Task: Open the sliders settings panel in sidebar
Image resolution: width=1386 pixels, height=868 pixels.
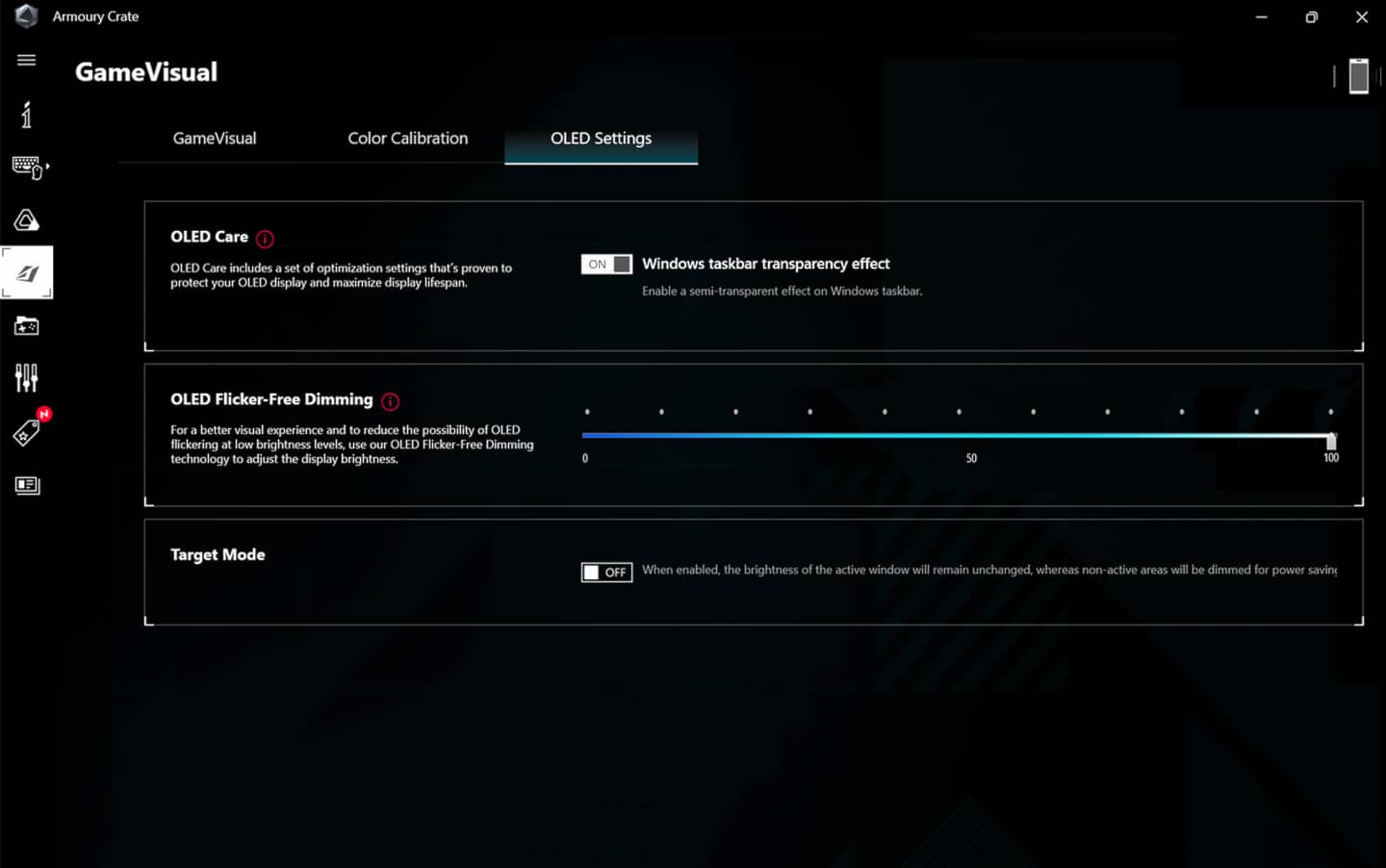Action: pos(26,377)
